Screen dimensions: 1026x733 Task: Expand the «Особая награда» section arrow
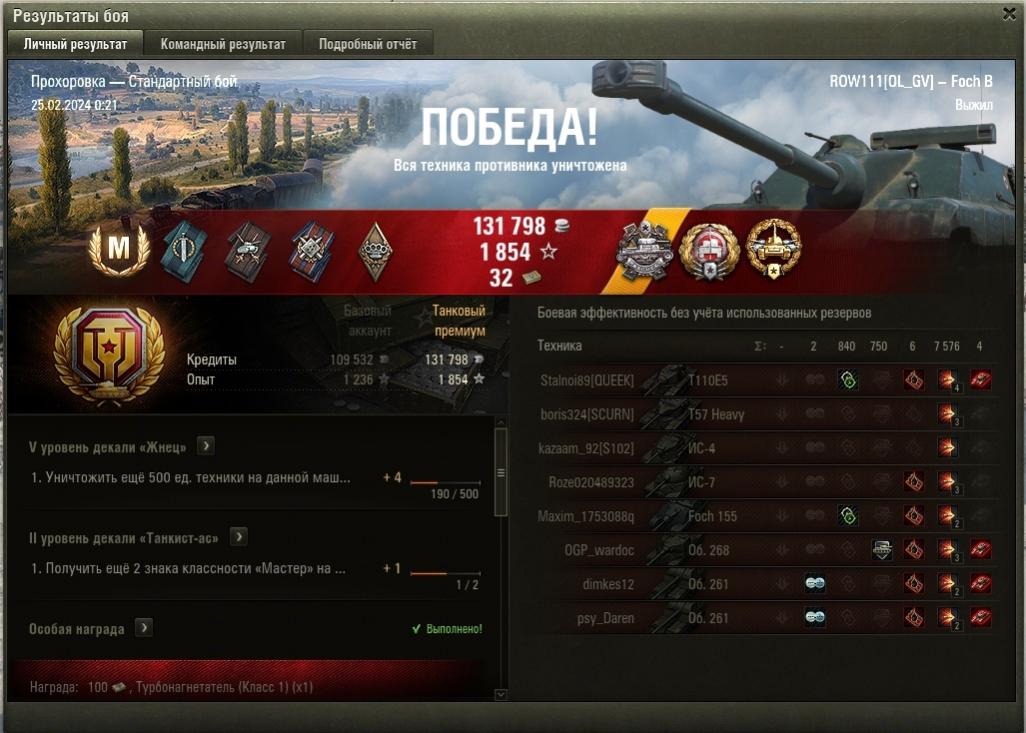tap(144, 628)
